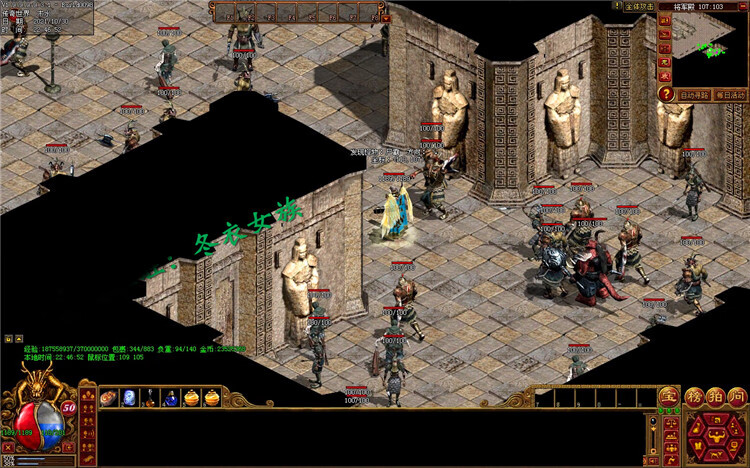Collapse the minimap with the red minus button
Screen dimensions: 750x468
[745, 5]
